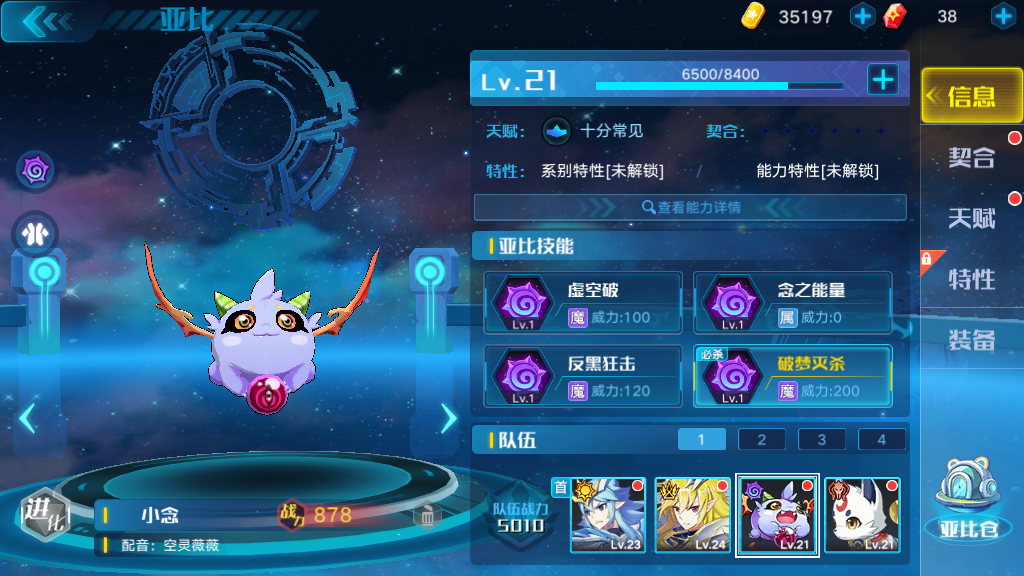The height and width of the screenshot is (576, 1024).
Task: Switch to team slot 2
Action: (x=762, y=439)
